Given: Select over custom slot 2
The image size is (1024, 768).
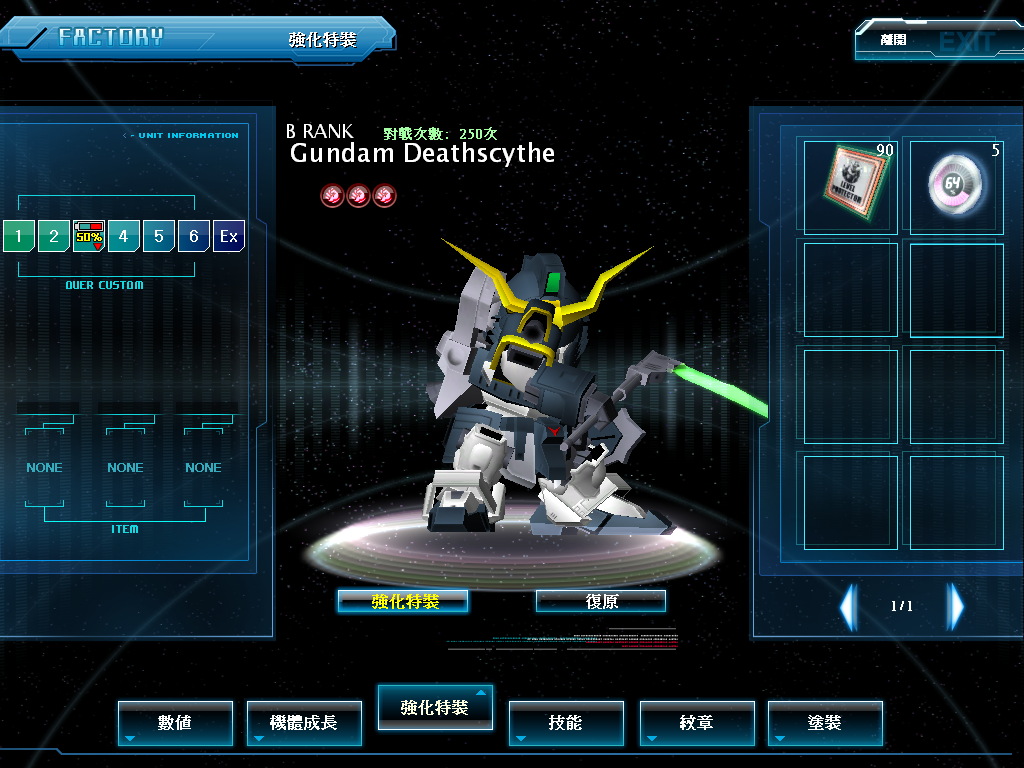Looking at the screenshot, I should (54, 236).
